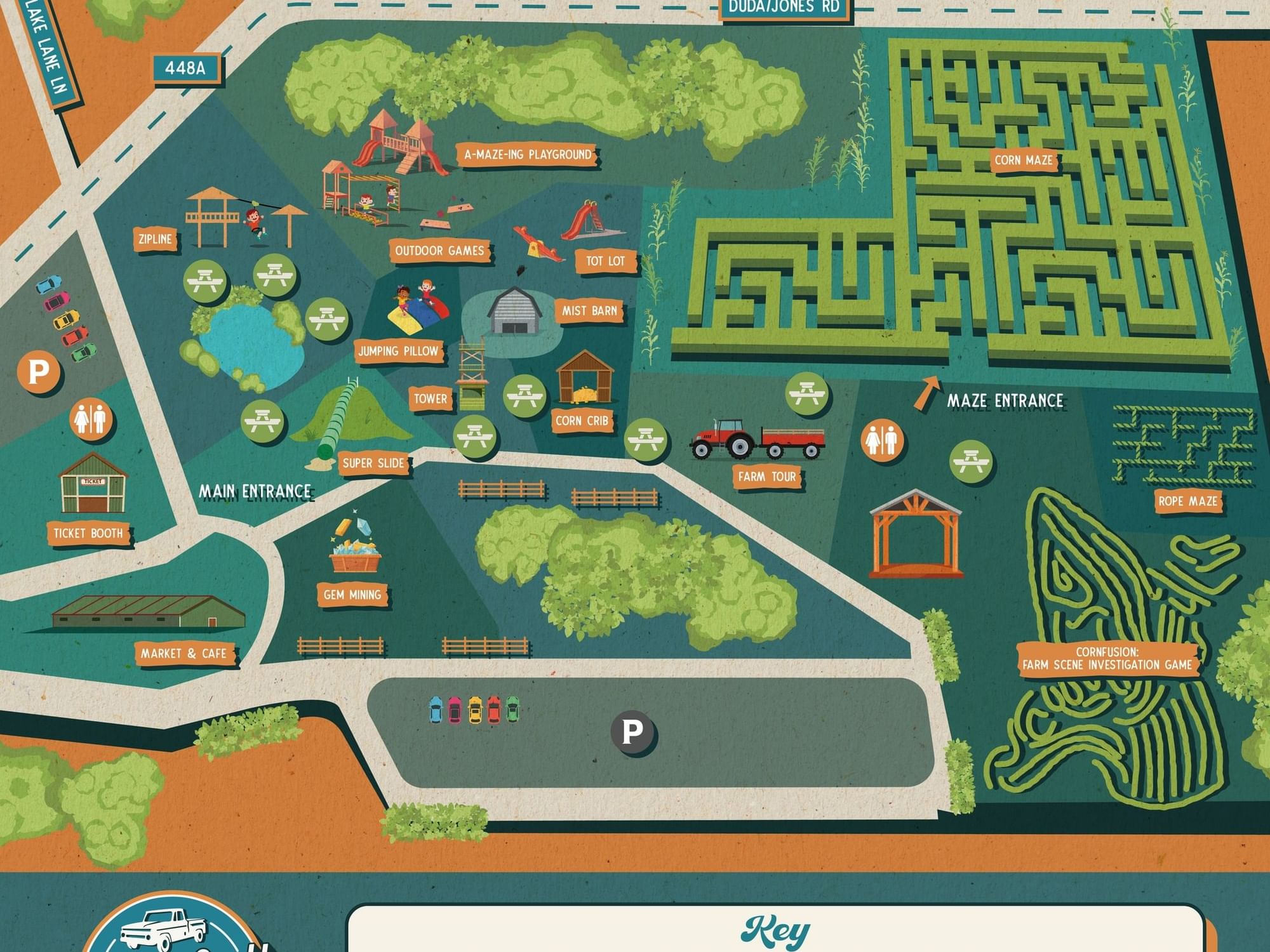
Task: Click the gray parking P icon
Action: (x=632, y=732)
